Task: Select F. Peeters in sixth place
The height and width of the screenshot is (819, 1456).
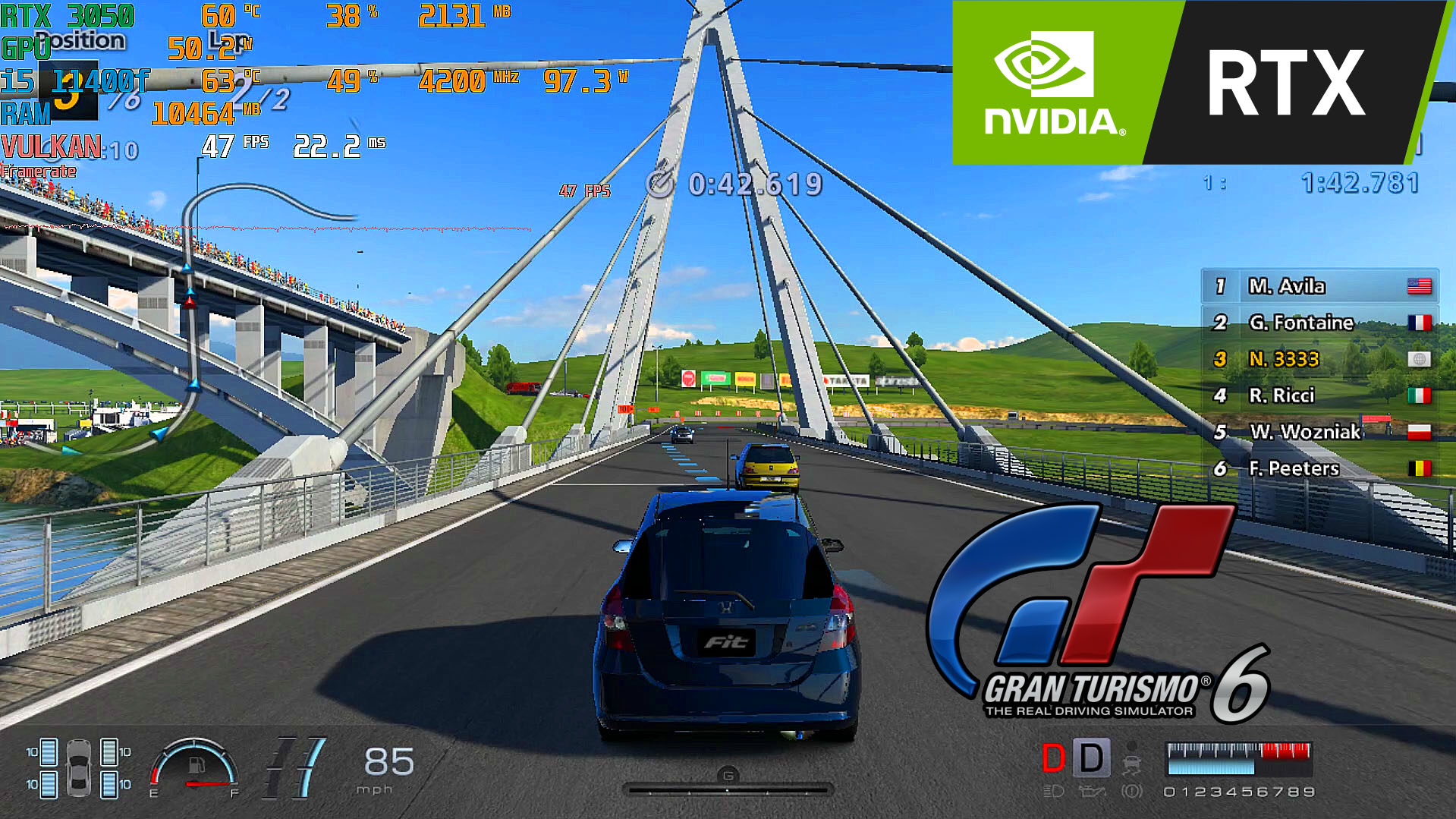Action: (1319, 468)
